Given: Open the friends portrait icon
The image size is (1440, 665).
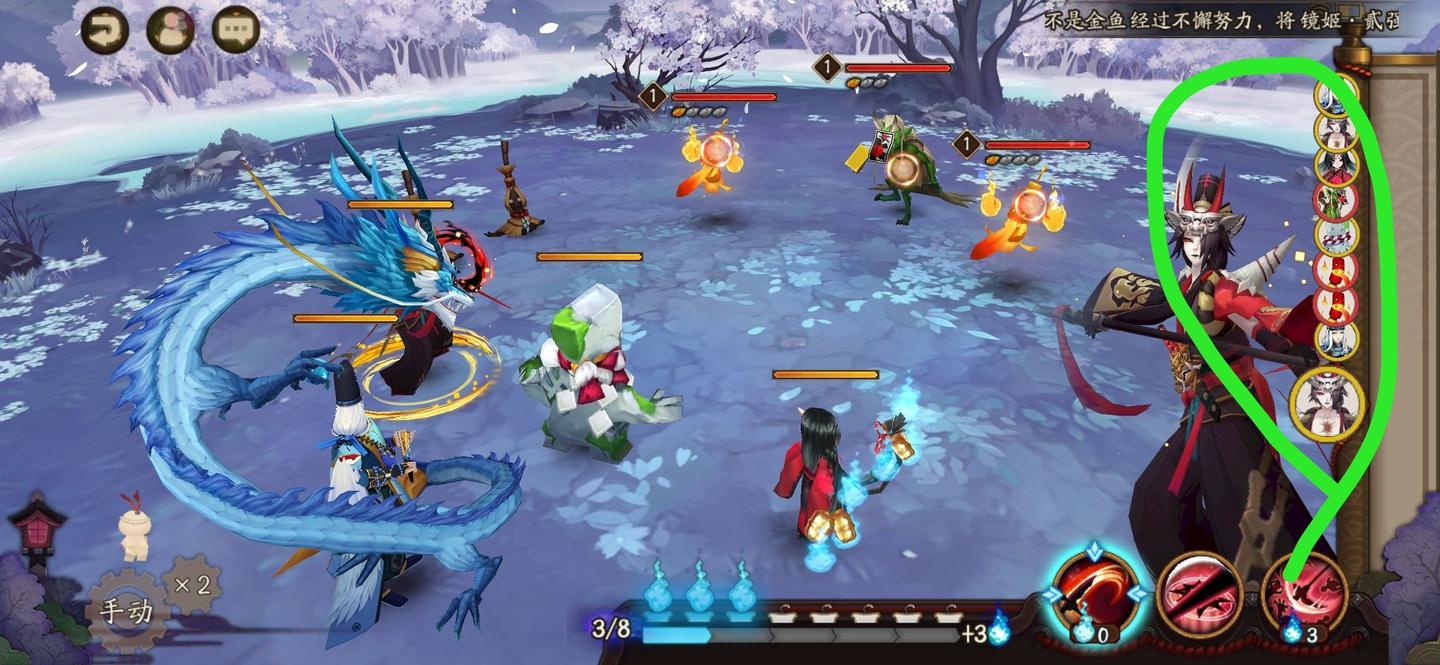Looking at the screenshot, I should pyautogui.click(x=170, y=30).
